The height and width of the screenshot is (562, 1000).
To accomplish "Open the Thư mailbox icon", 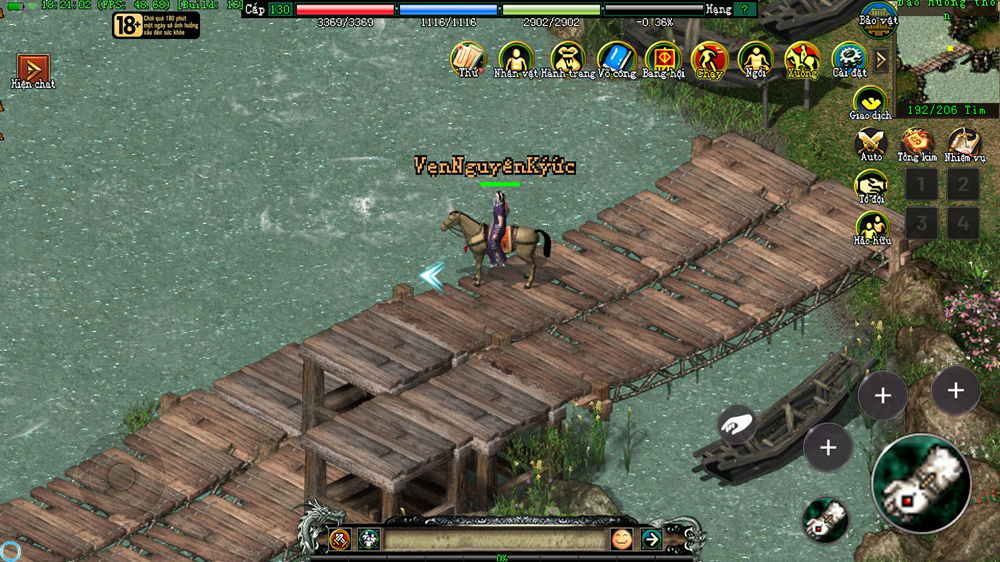I will click(467, 58).
